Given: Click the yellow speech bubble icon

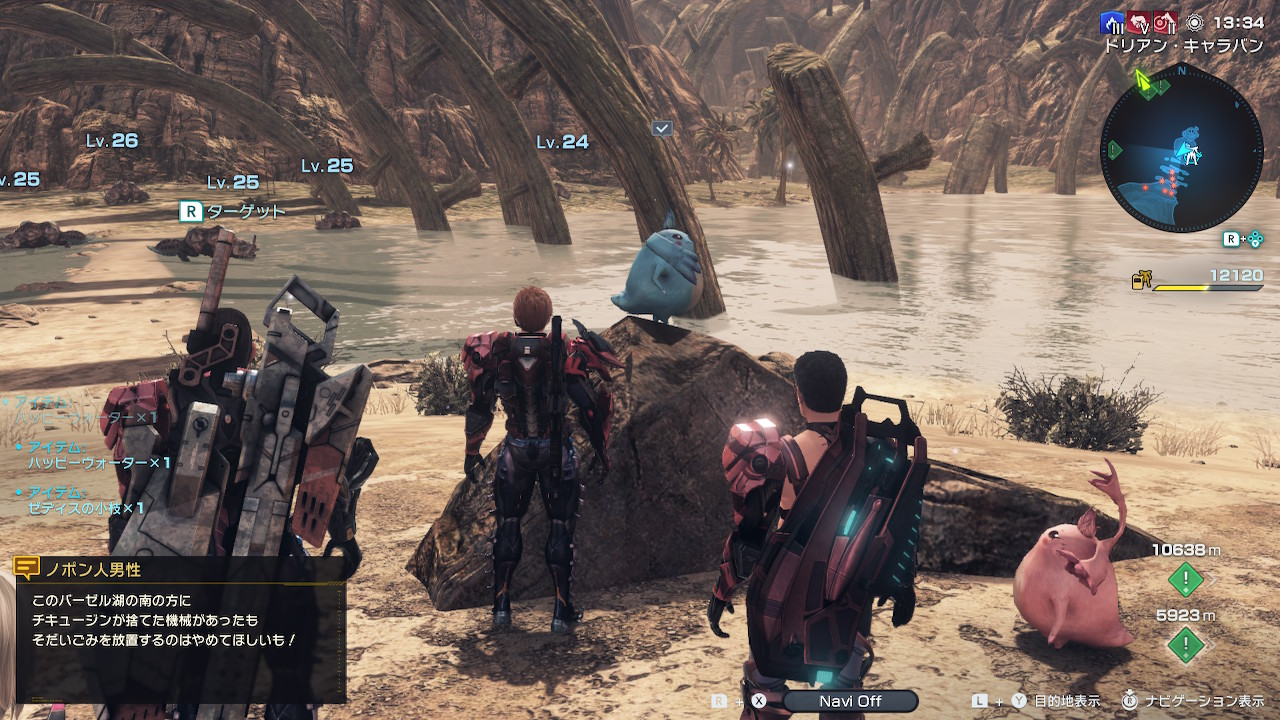Looking at the screenshot, I should (27, 569).
